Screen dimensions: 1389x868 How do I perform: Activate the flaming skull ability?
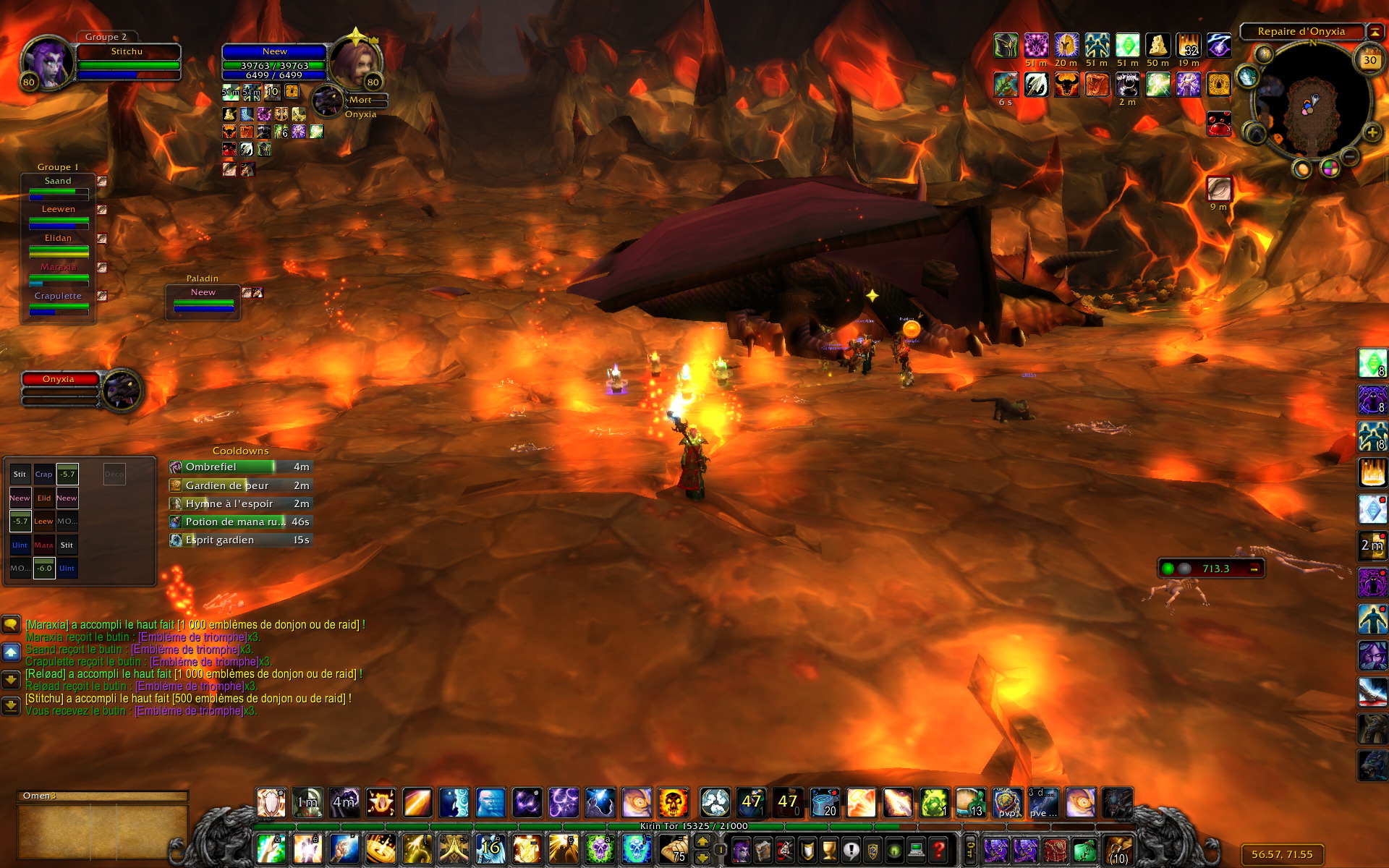[673, 803]
